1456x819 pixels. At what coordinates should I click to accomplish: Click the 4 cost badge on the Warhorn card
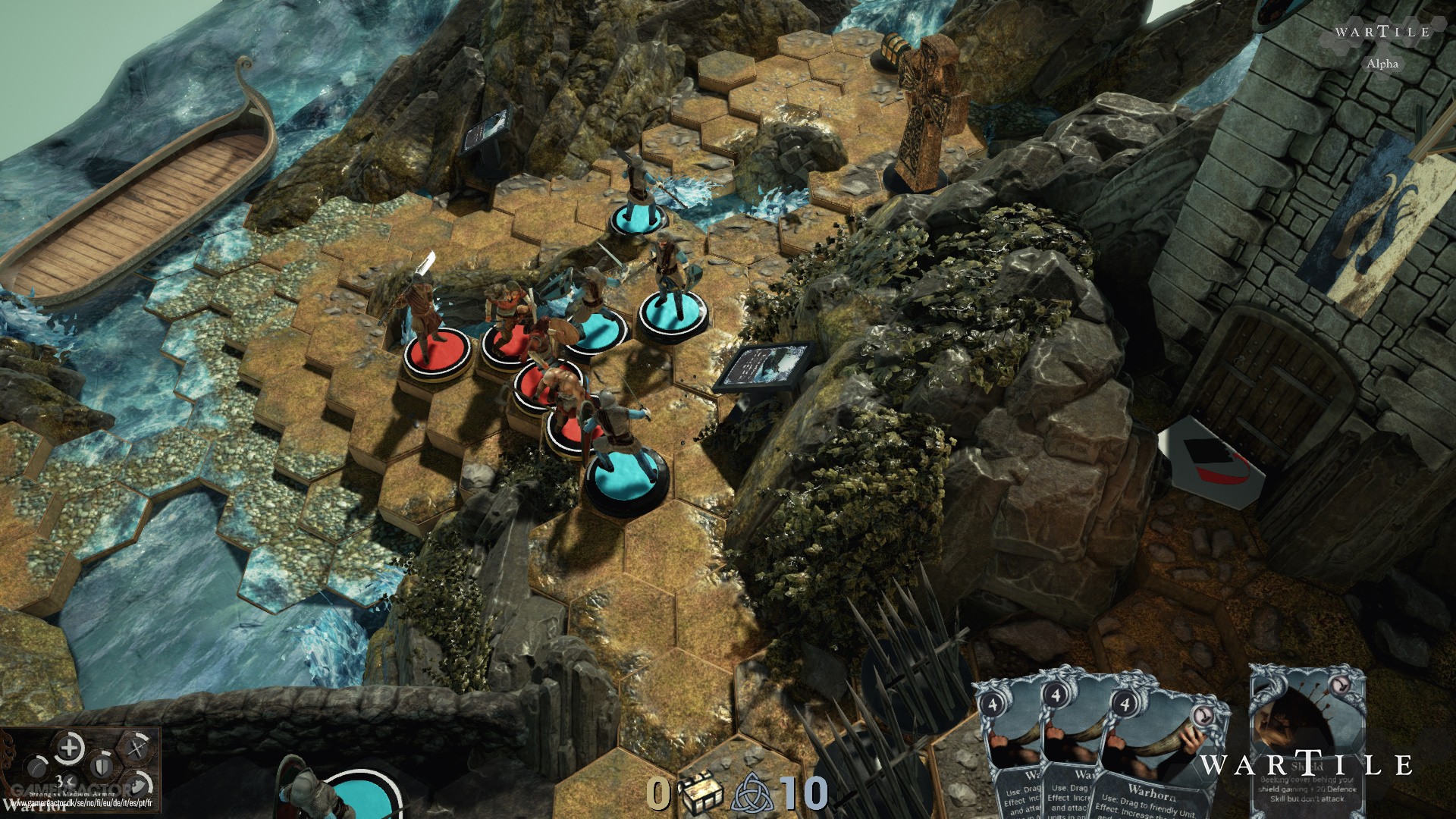tap(1125, 705)
